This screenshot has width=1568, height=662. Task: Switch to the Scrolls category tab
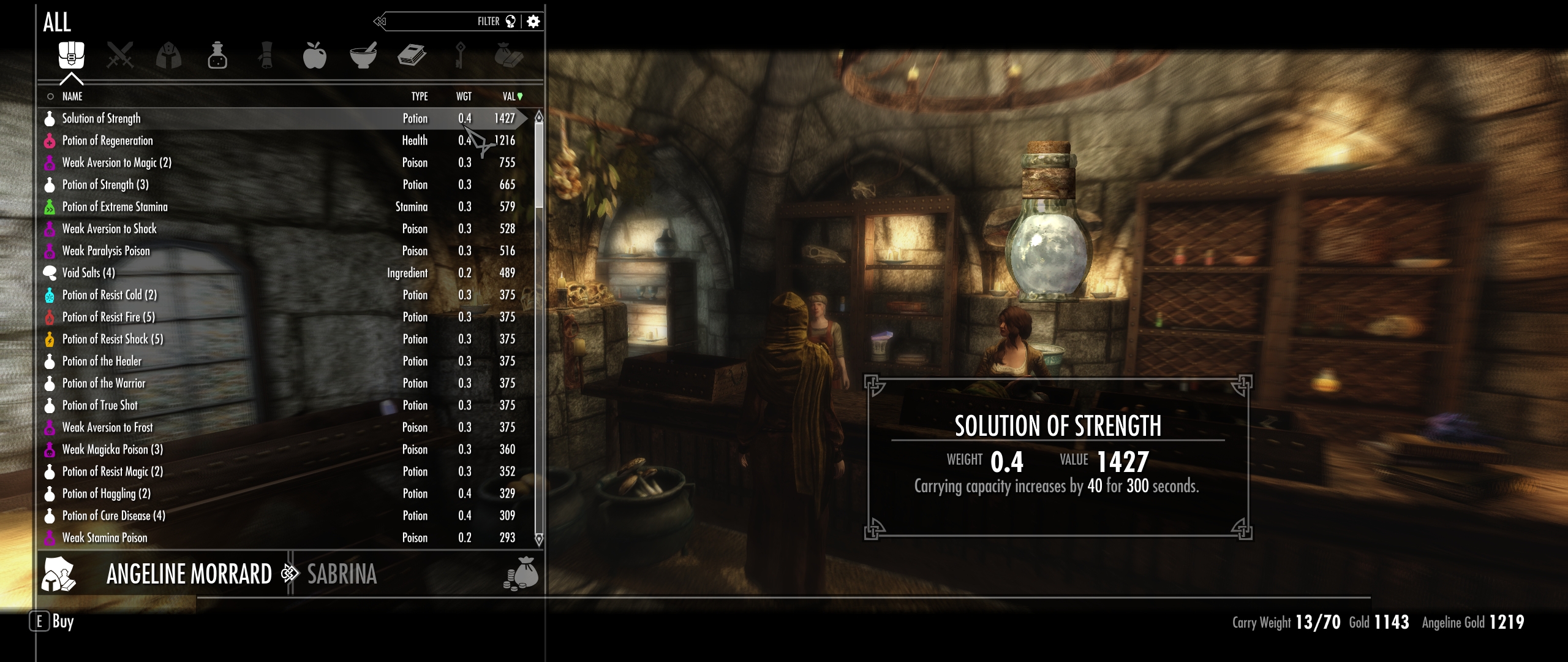[x=266, y=56]
